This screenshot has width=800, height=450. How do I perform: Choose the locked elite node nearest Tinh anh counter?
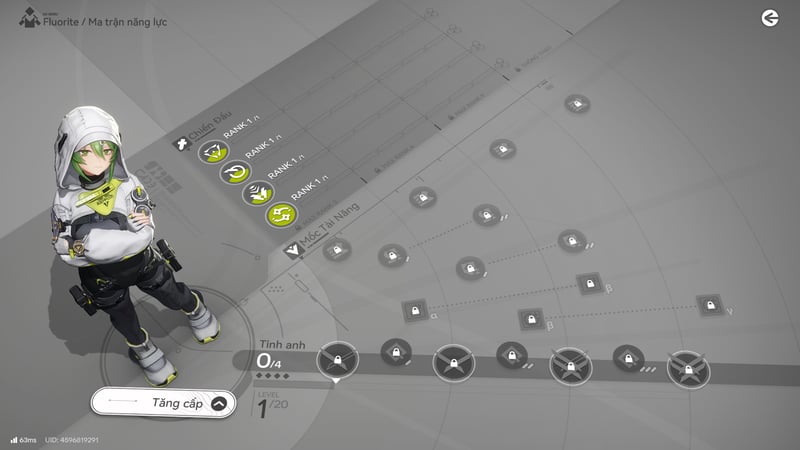click(x=337, y=359)
